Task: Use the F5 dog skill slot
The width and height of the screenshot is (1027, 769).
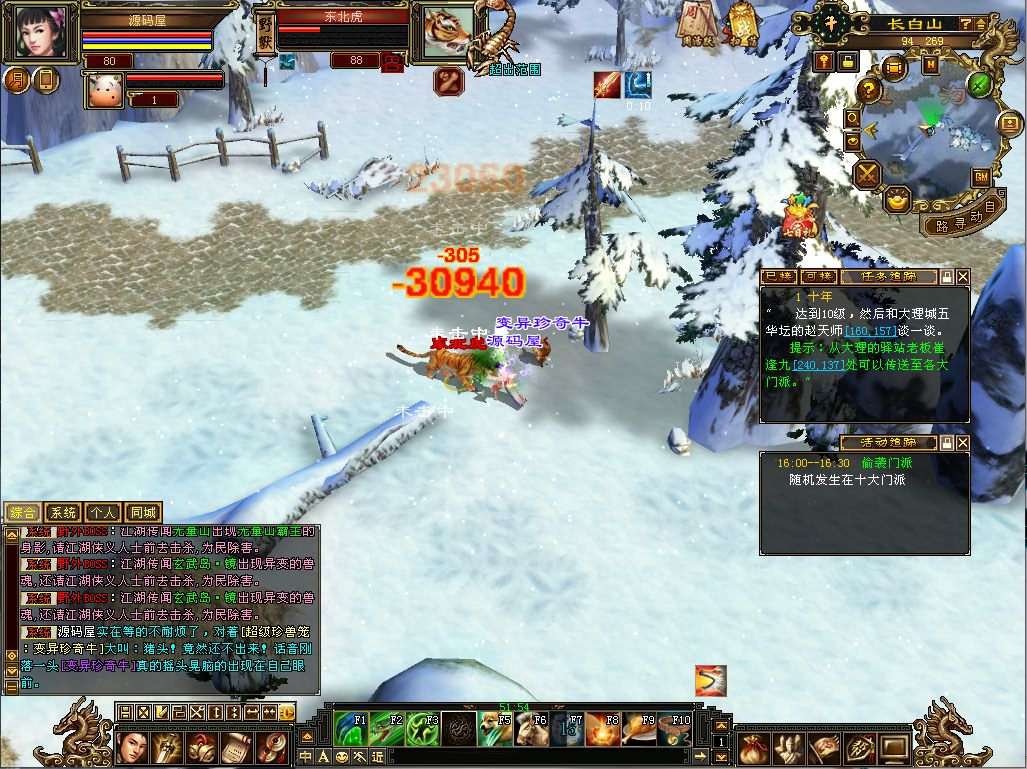Action: click(x=495, y=728)
